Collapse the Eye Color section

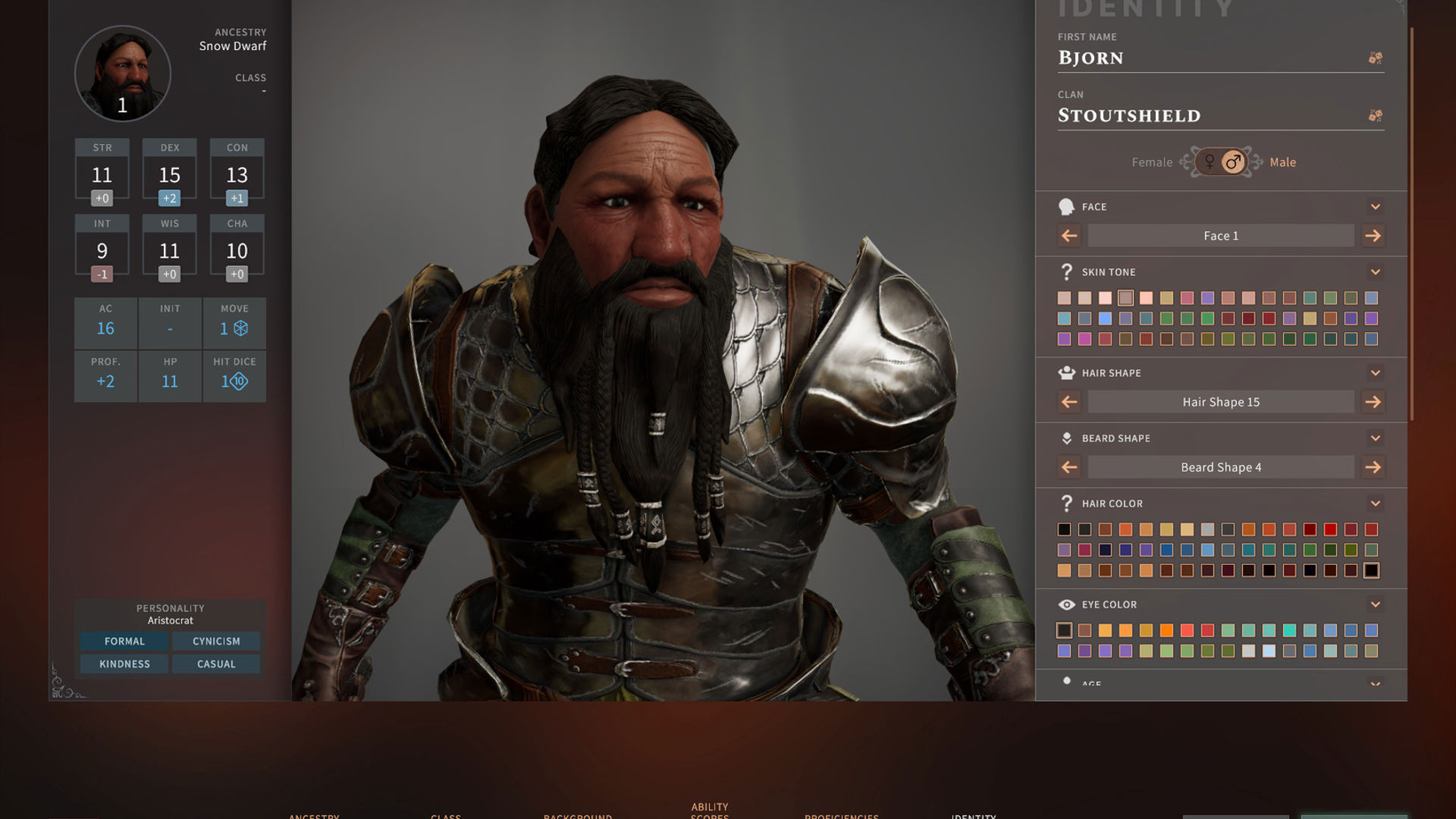[1375, 604]
